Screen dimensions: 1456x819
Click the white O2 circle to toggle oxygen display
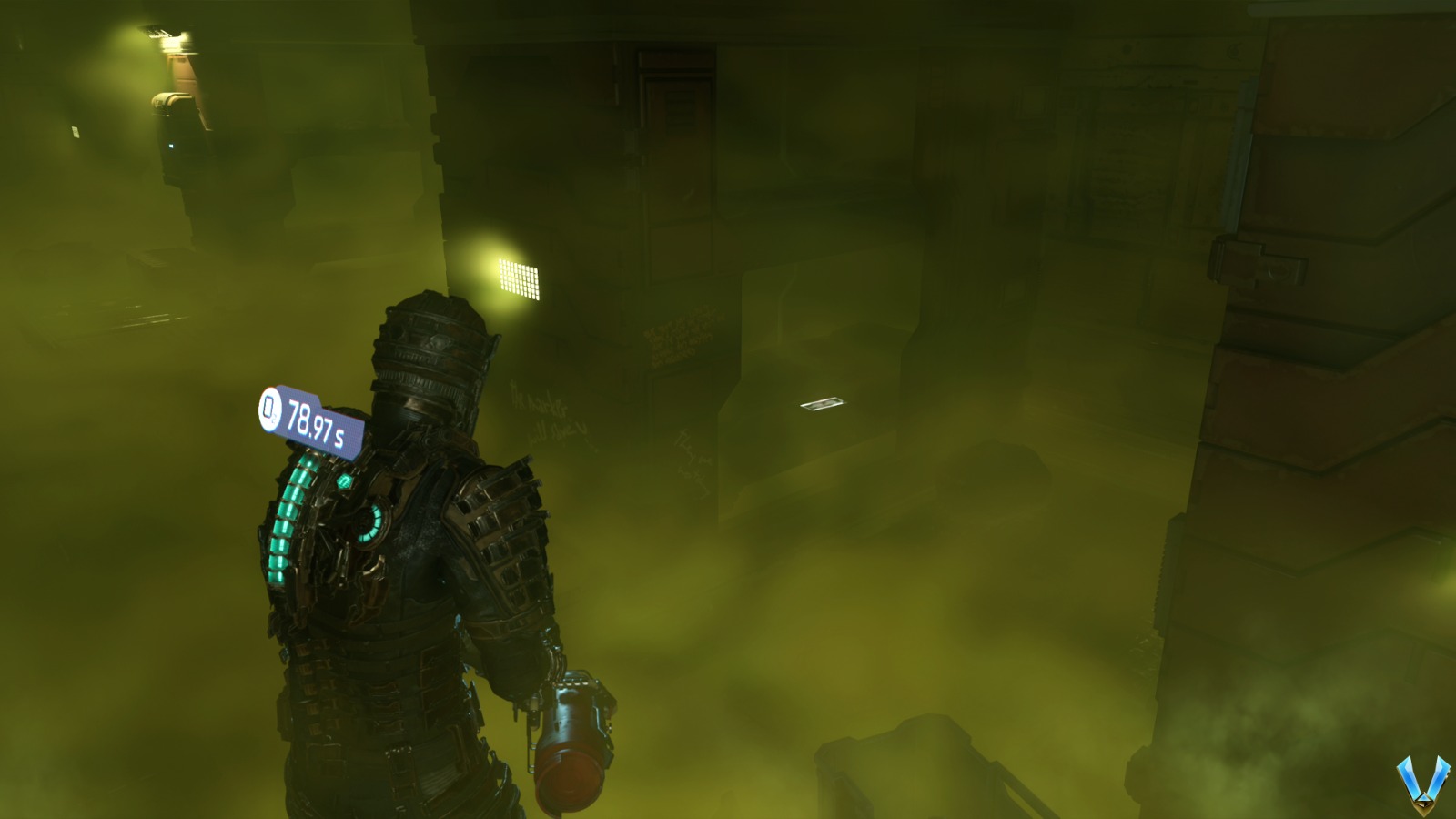click(268, 411)
